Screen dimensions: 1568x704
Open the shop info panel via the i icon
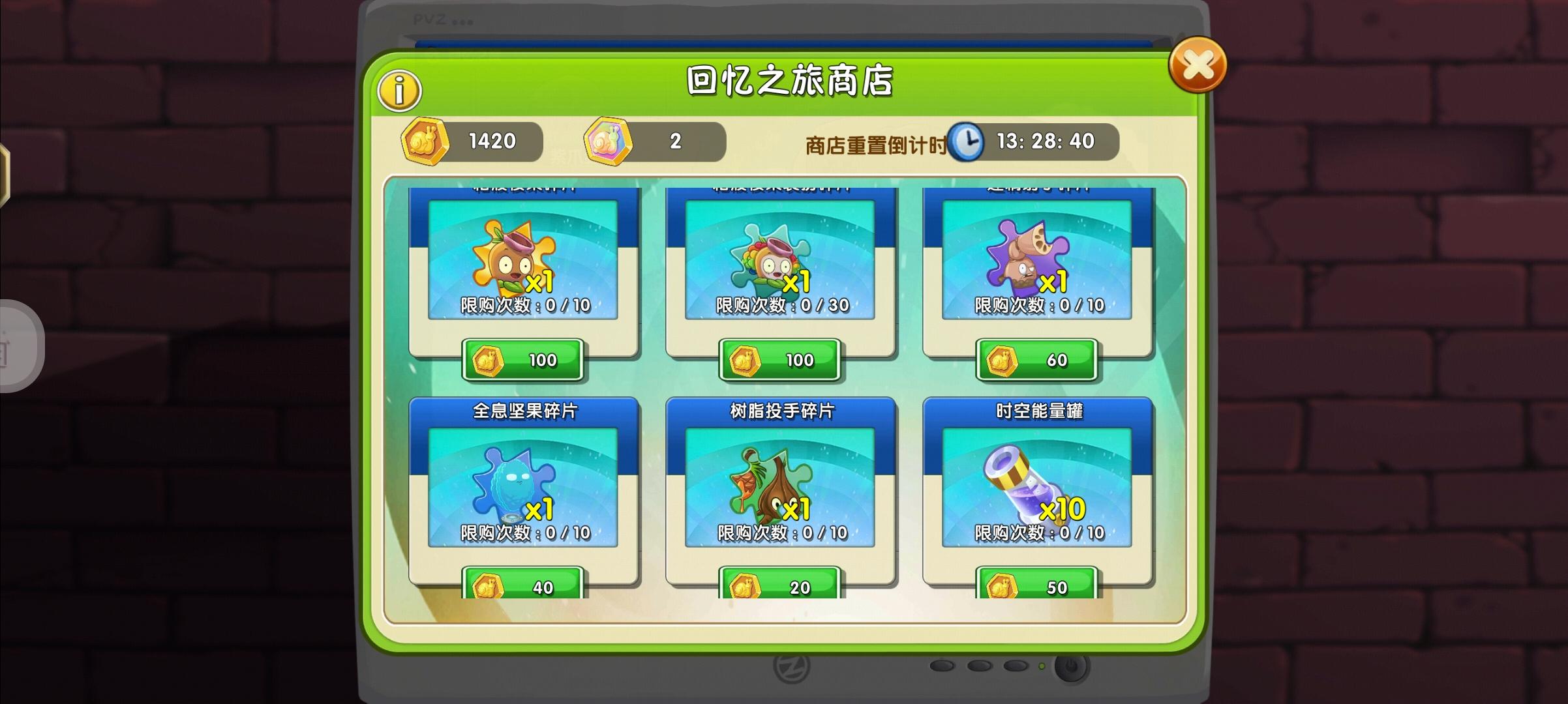(x=400, y=89)
